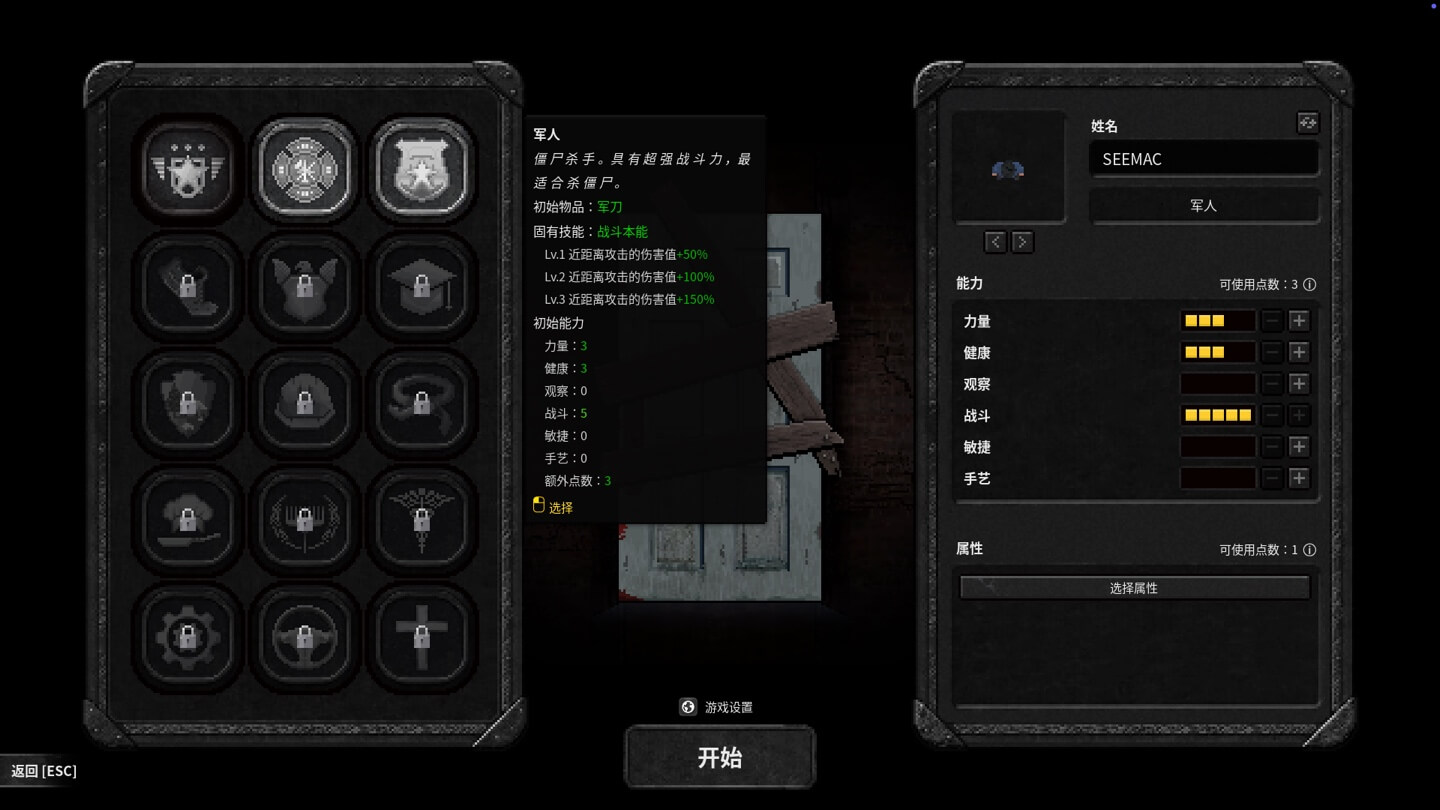
Task: Raise 敏捷 agility by one point
Action: coord(1299,447)
